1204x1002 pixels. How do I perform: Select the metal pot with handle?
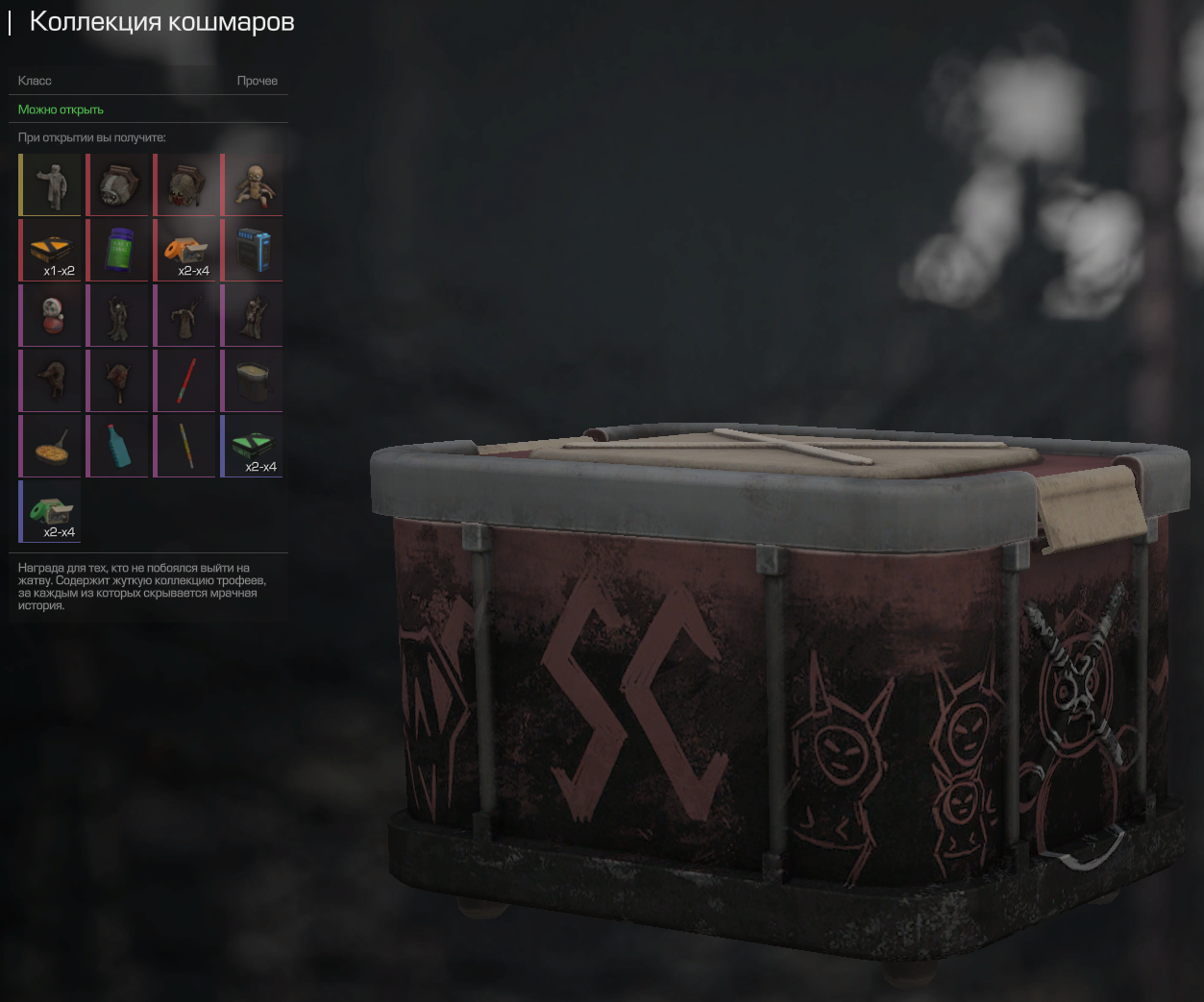pos(253,380)
